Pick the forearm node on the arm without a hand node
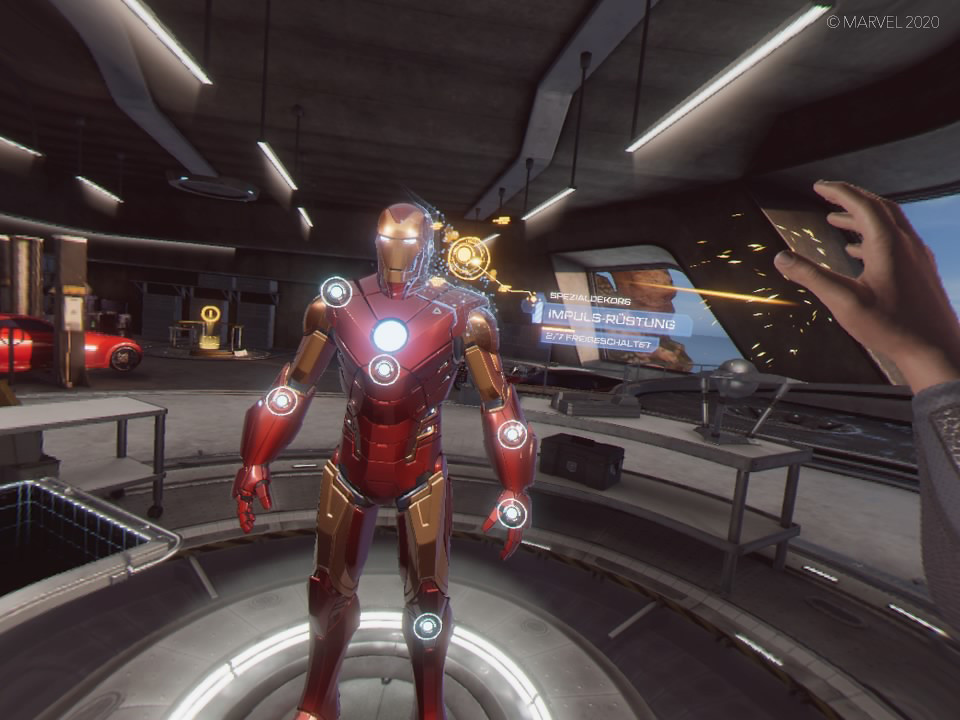This screenshot has height=720, width=960. pyautogui.click(x=281, y=401)
